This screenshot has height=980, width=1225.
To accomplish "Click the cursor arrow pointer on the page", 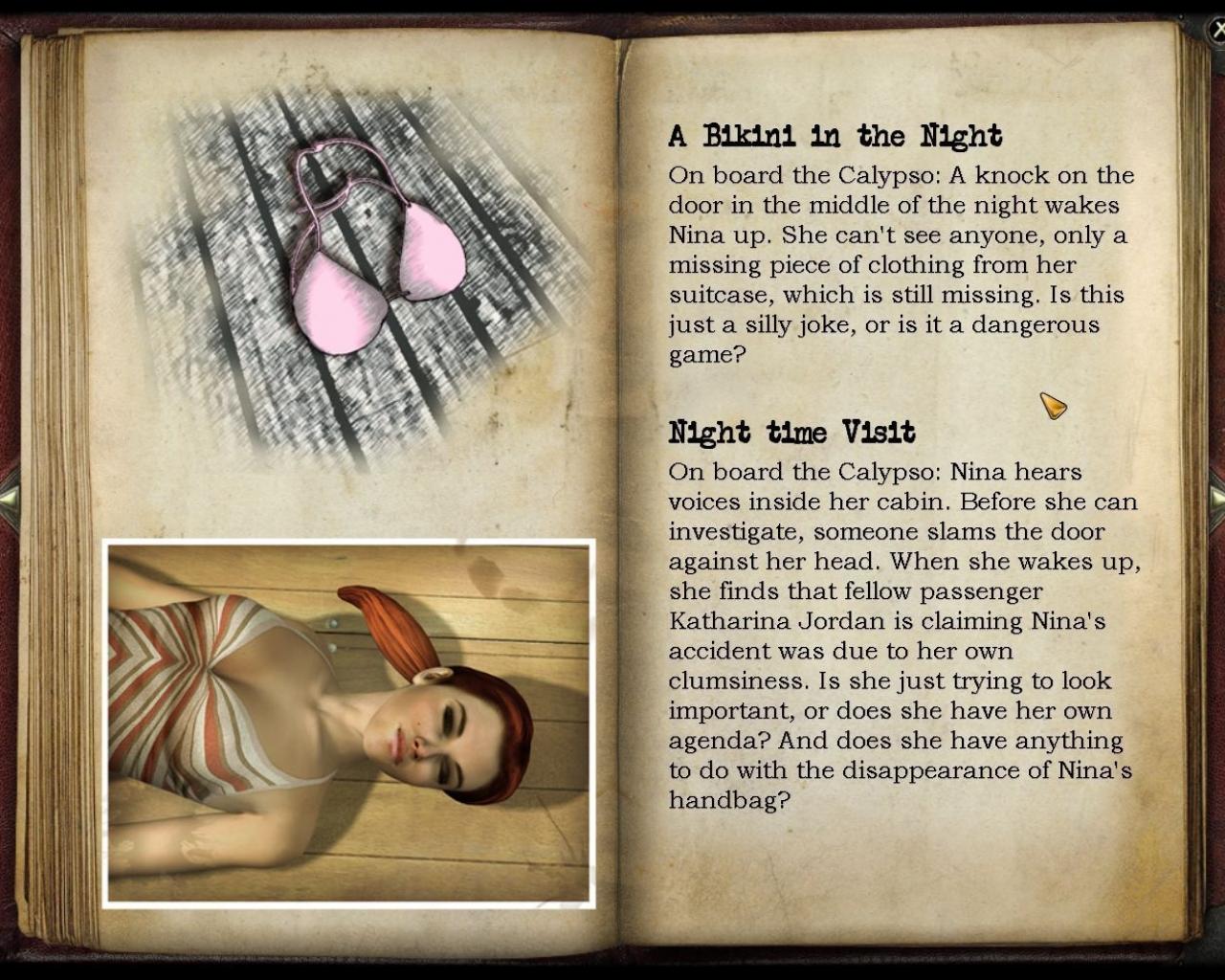I will 1053,408.
